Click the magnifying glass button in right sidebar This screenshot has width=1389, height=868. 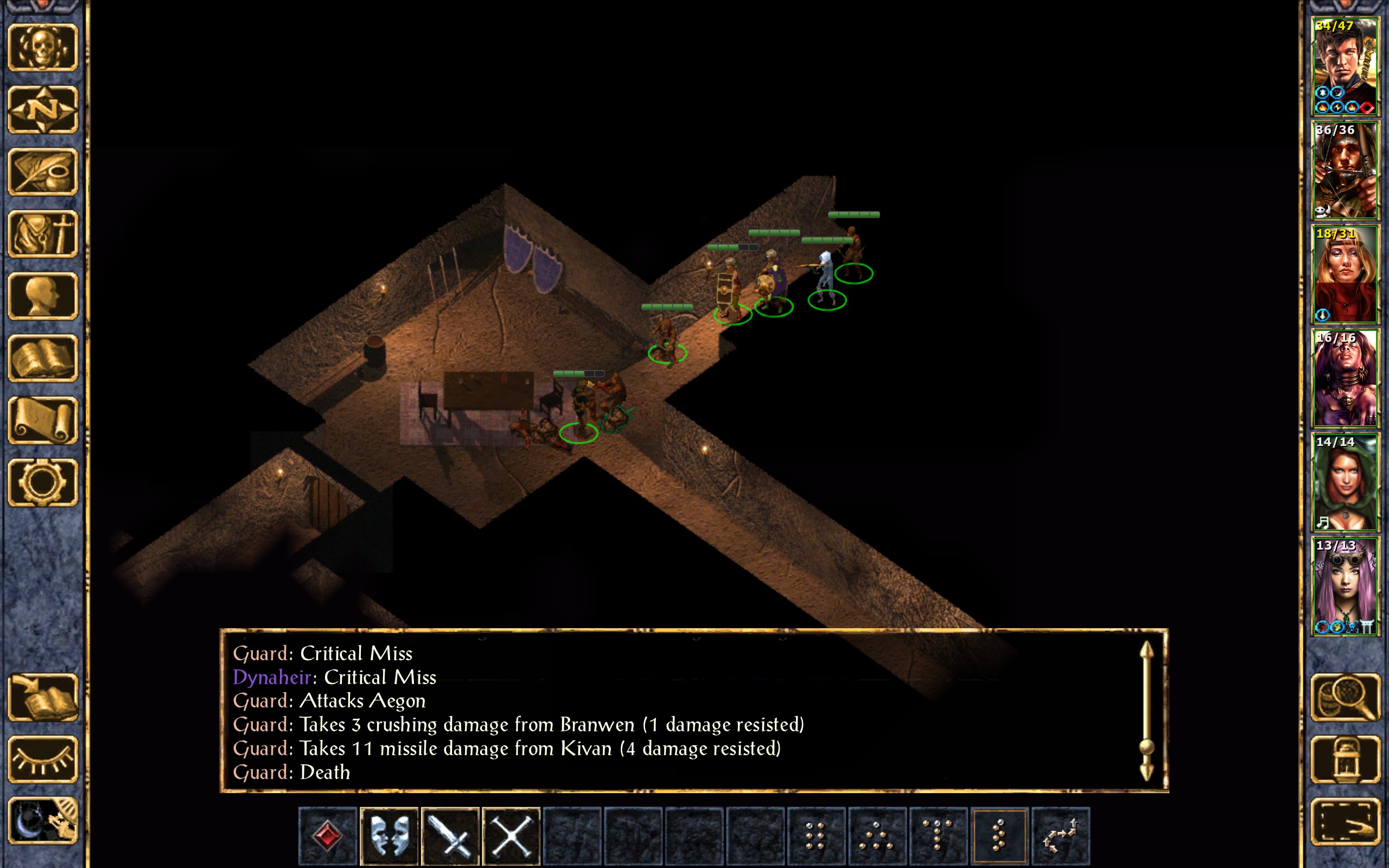point(1345,697)
